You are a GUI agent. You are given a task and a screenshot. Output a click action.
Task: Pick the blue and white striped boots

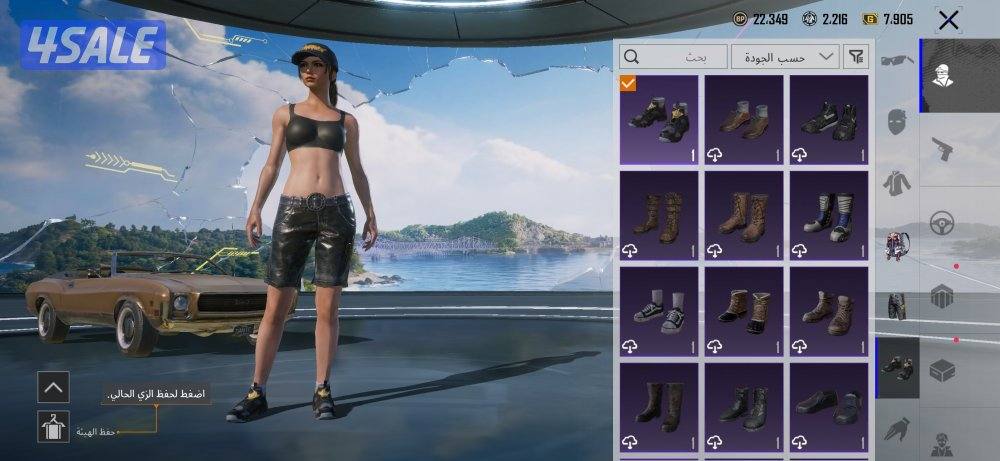(829, 214)
